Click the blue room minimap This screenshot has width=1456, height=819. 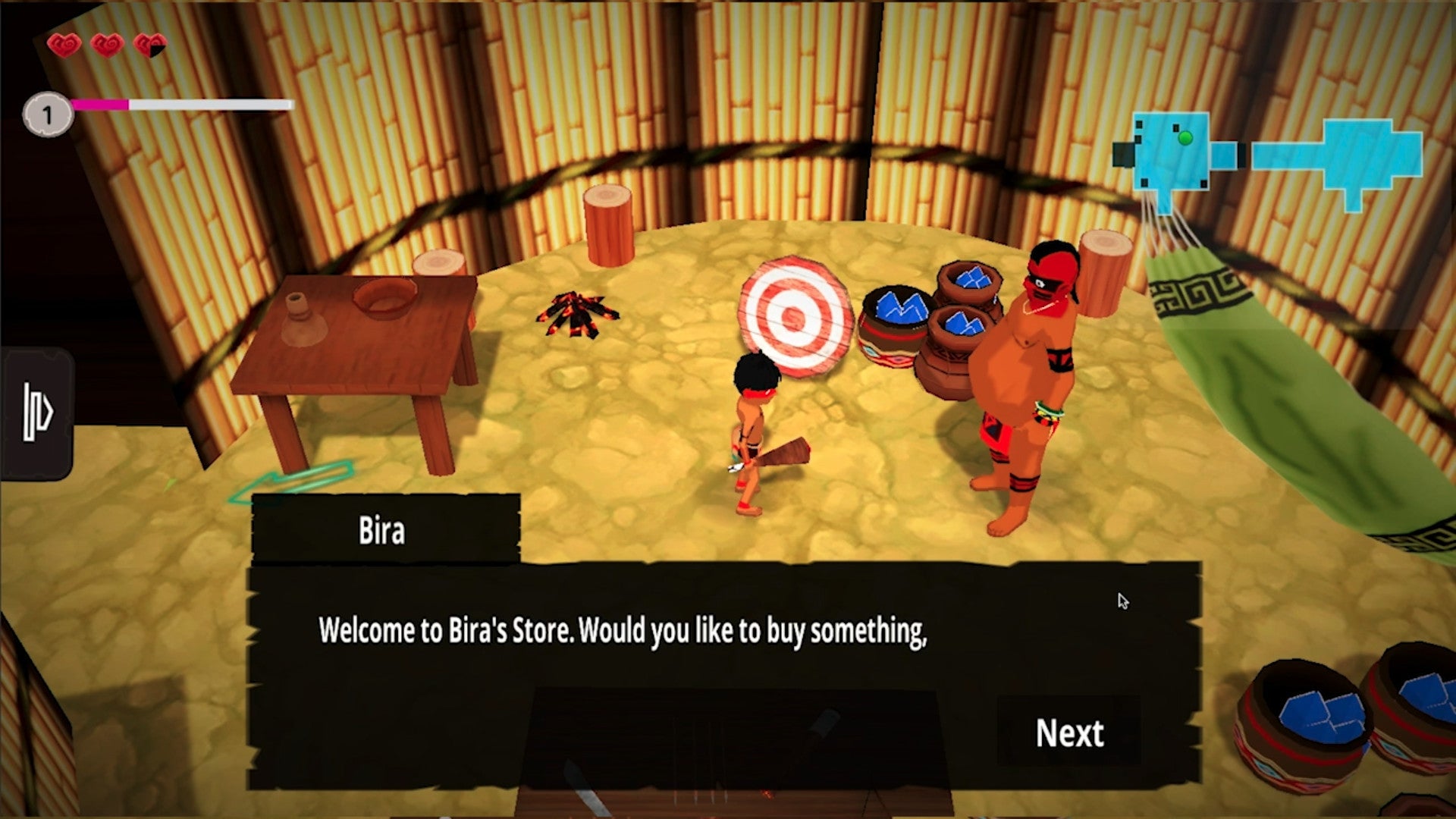coord(1266,157)
